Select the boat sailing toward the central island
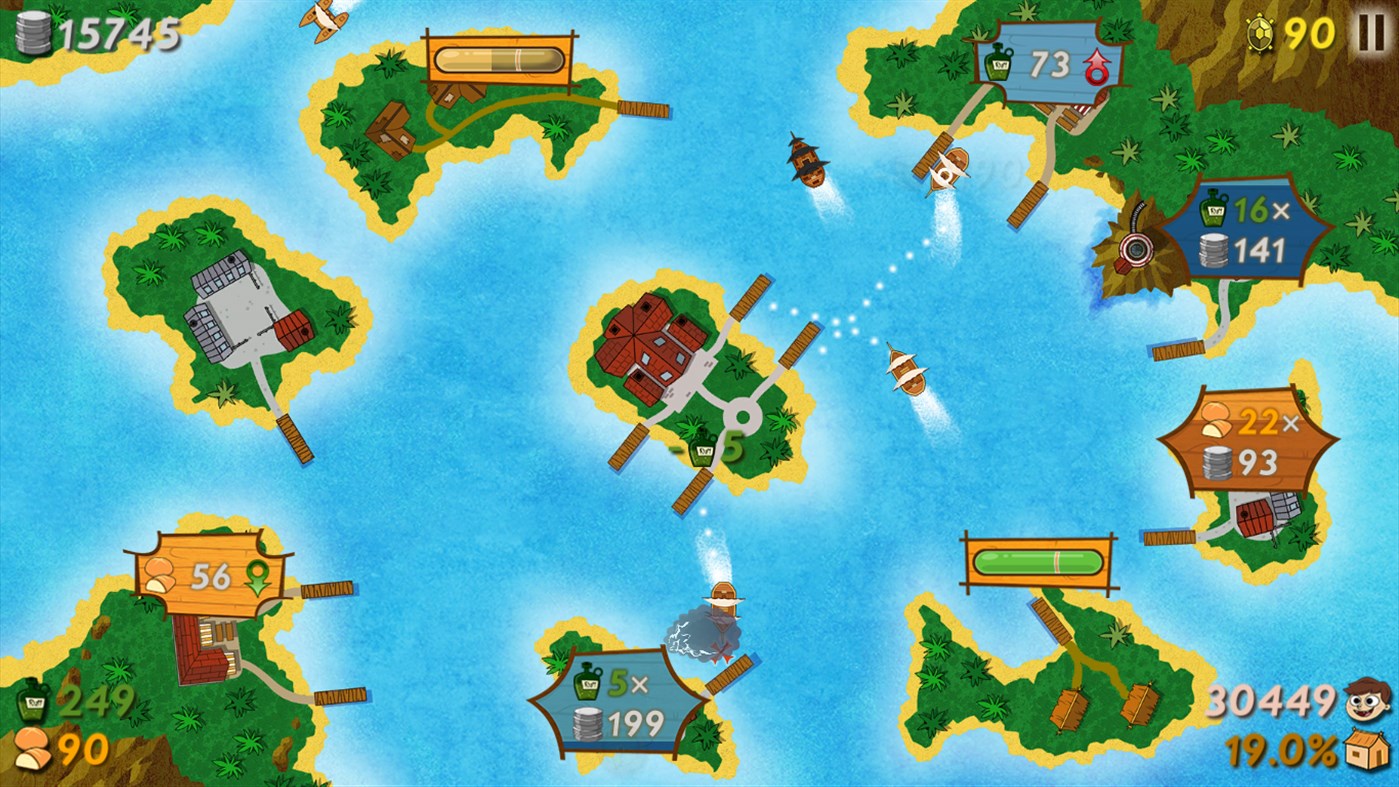This screenshot has width=1399, height=787. coord(906,373)
